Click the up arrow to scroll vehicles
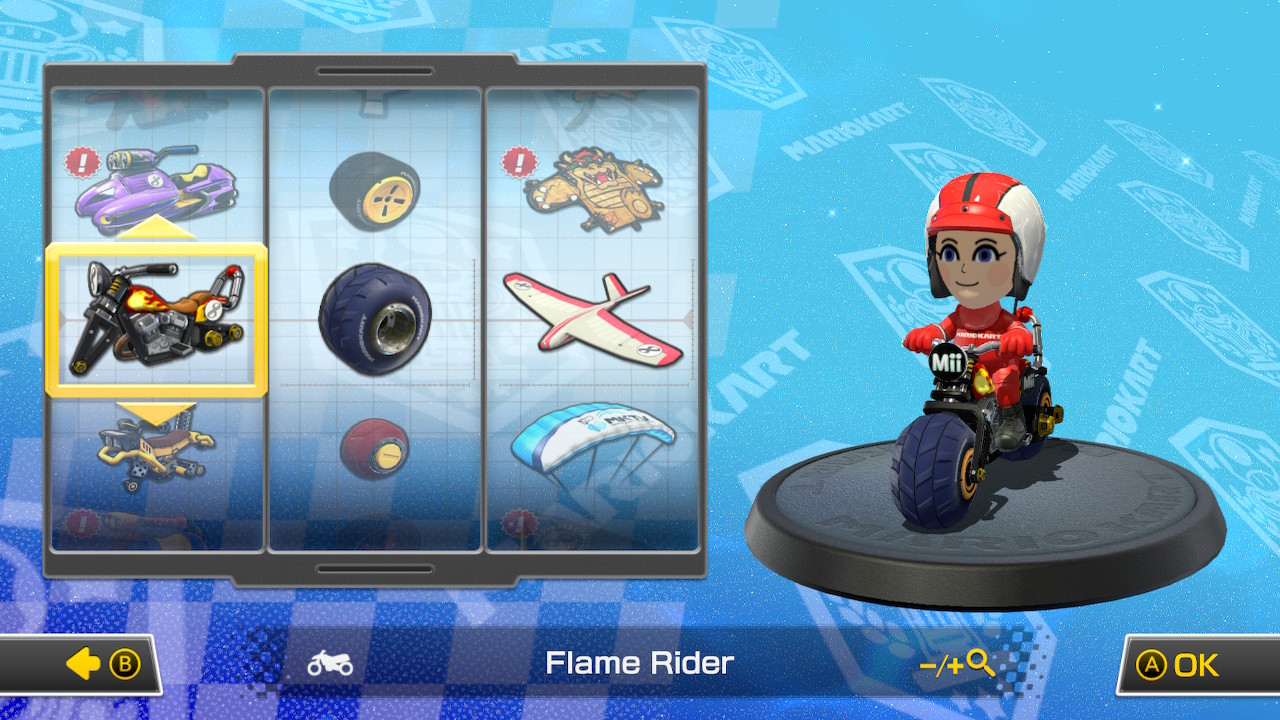The width and height of the screenshot is (1280, 720). 155,227
